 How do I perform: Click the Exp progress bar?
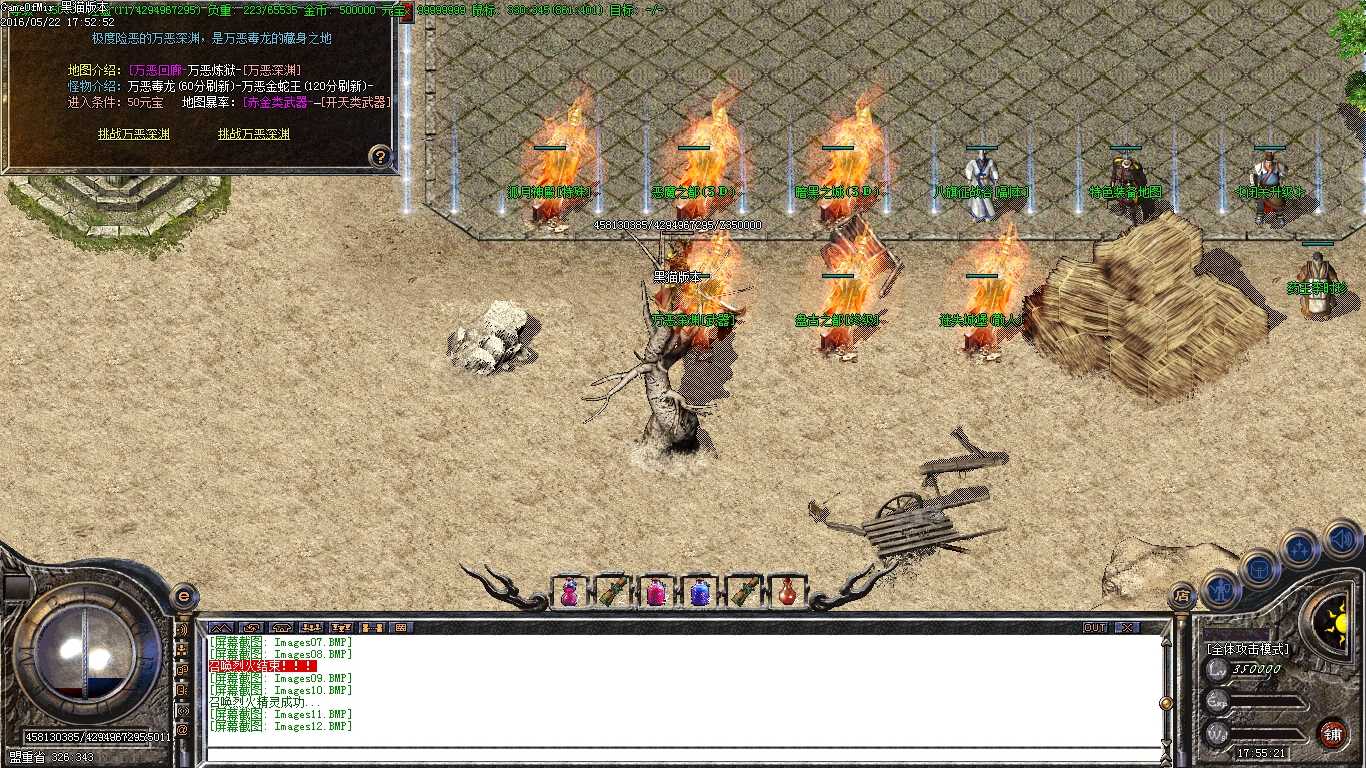coord(1269,700)
